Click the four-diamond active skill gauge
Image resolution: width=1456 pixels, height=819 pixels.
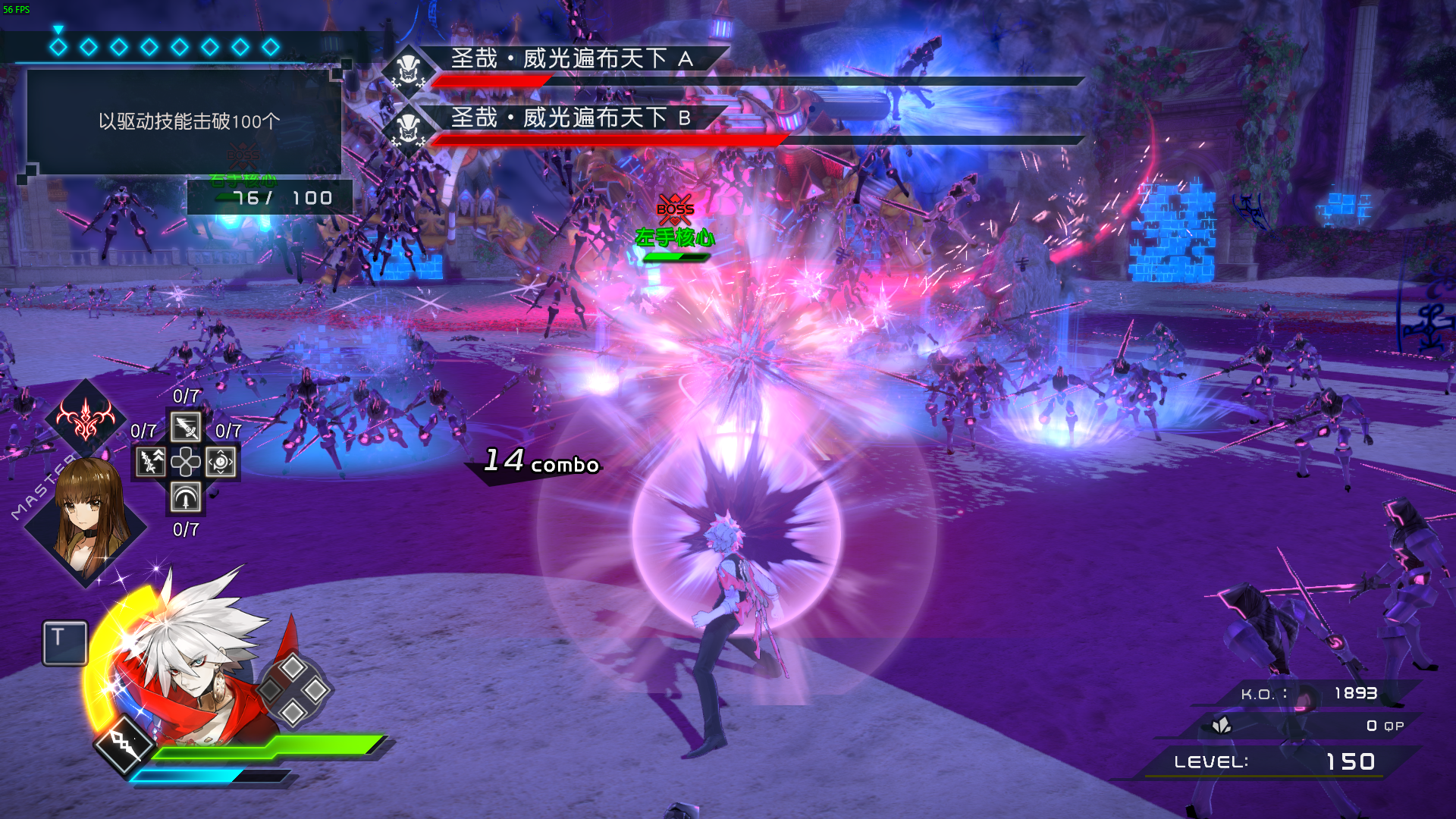tap(293, 689)
